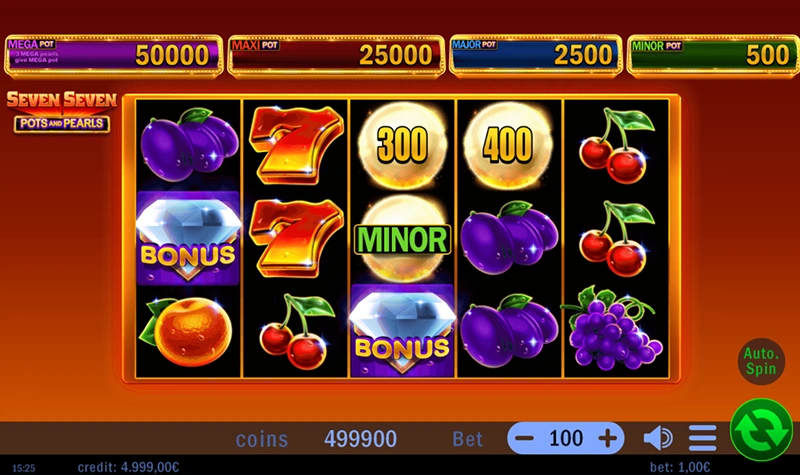This screenshot has width=800, height=475.
Task: Activate the Auto. Spin button
Action: 761,360
